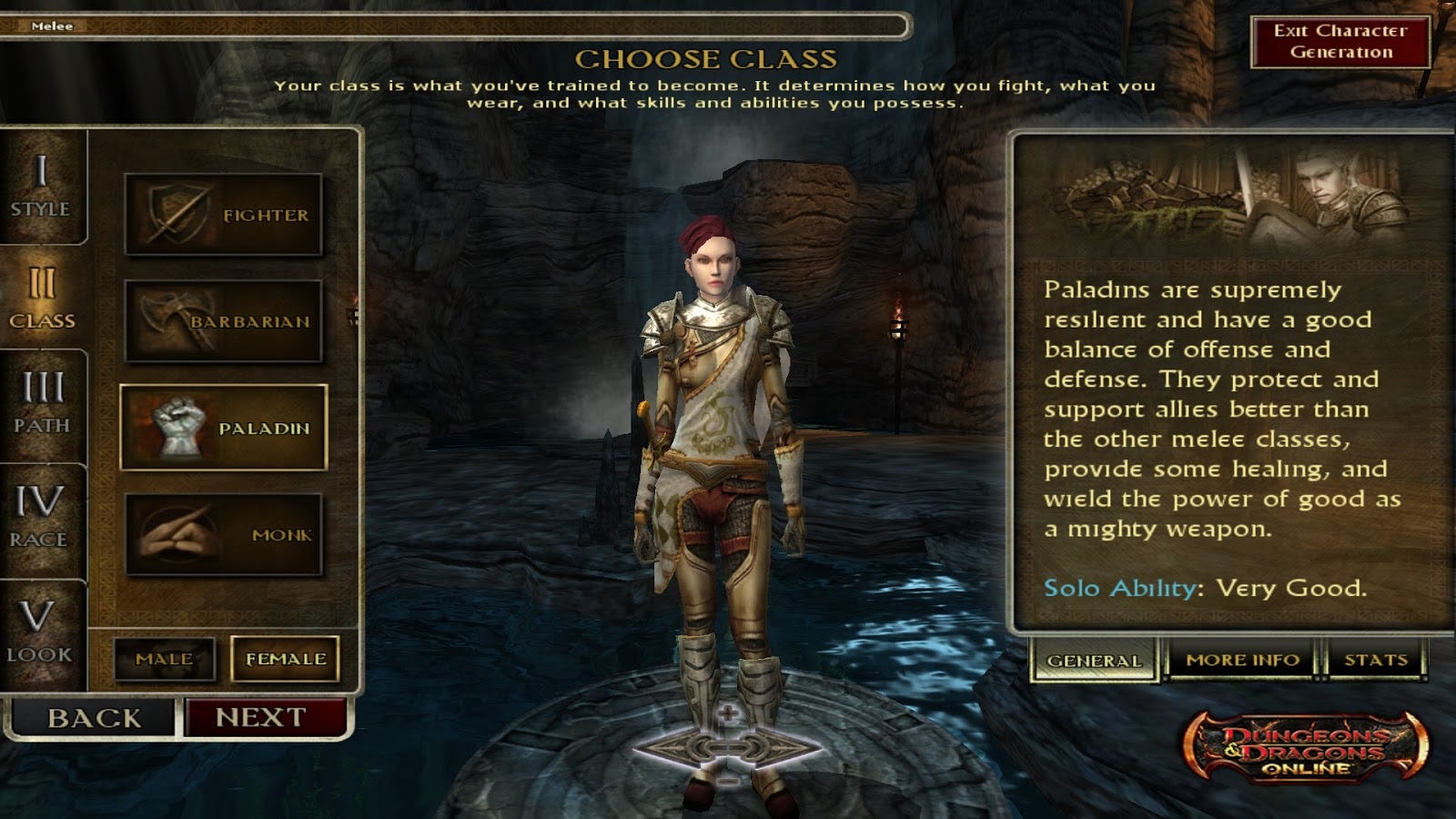Viewport: 1456px width, 819px height.
Task: Select the Monk class
Action: coord(224,535)
